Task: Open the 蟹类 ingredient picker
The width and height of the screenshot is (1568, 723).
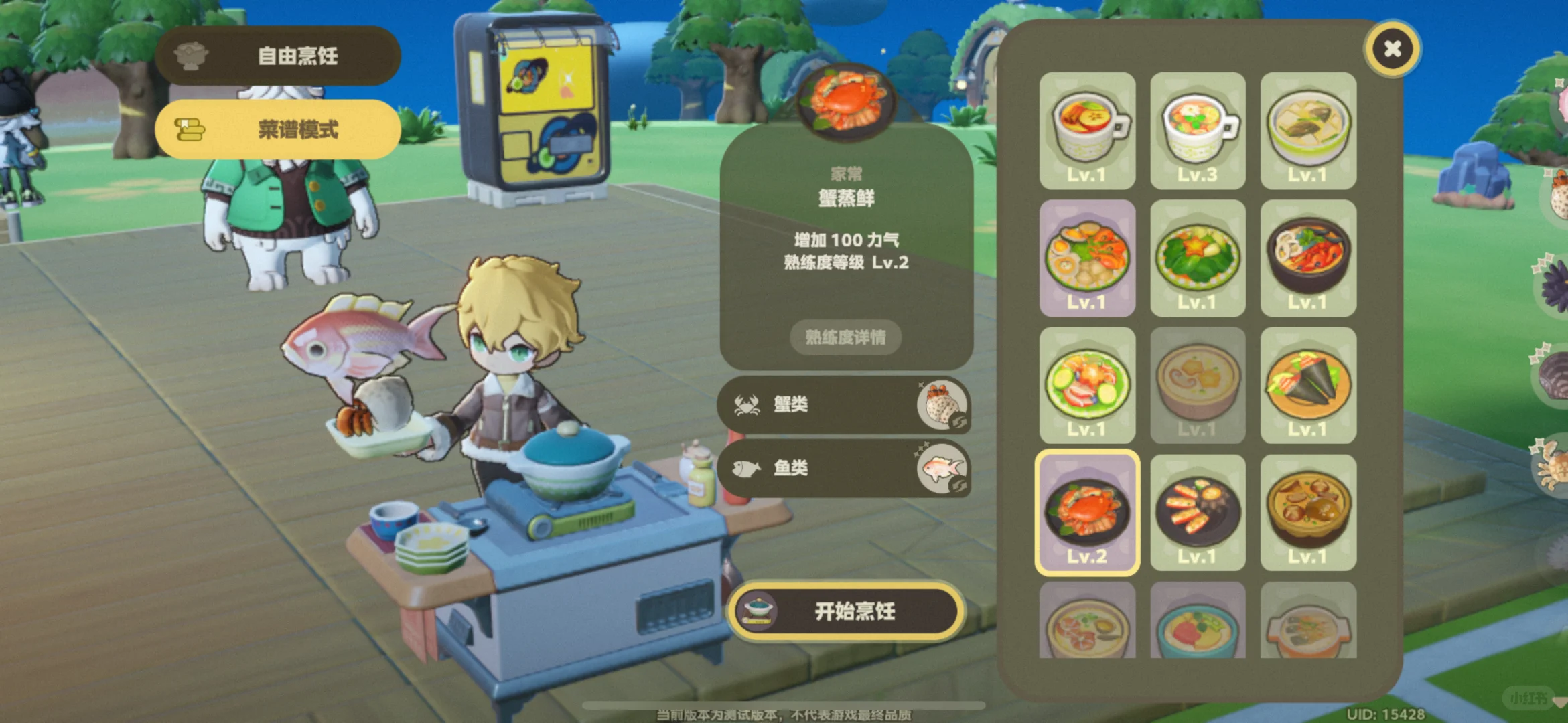Action: click(845, 404)
